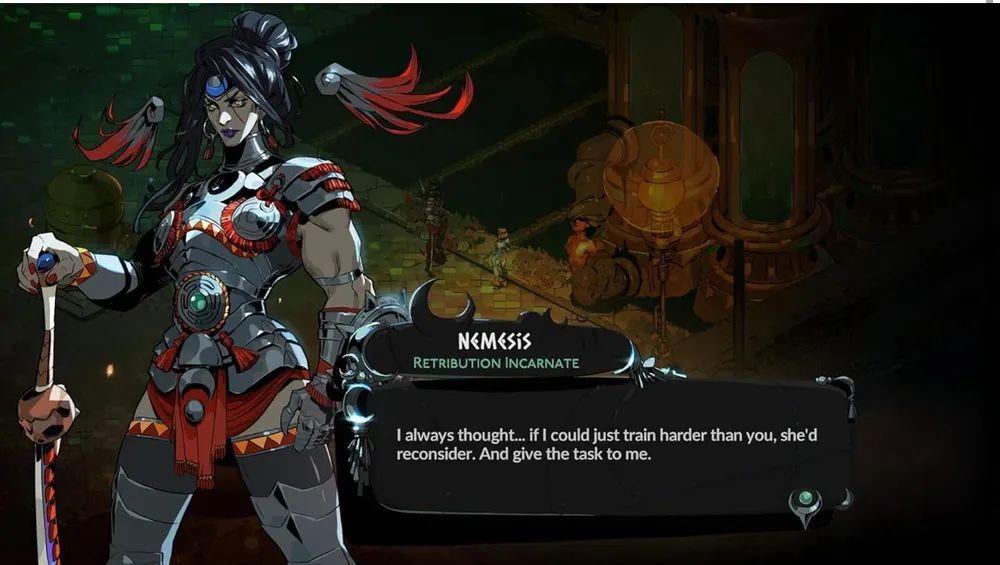The width and height of the screenshot is (1000, 565).
Task: Click the green gem continue indicator
Action: 806,498
